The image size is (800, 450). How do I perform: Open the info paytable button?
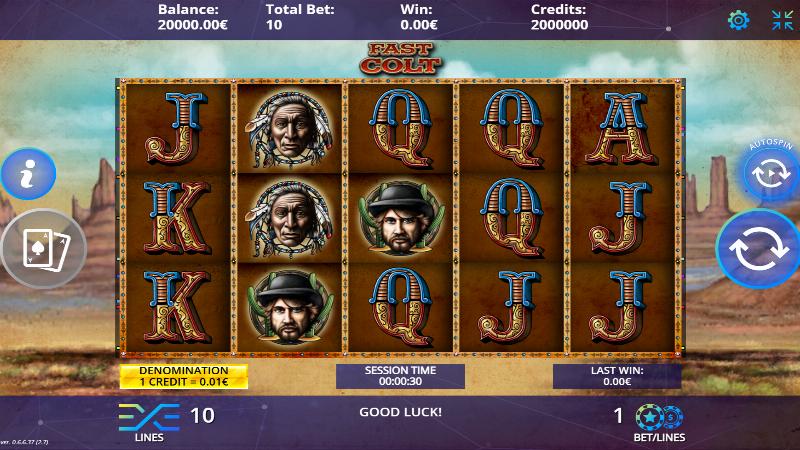click(27, 176)
